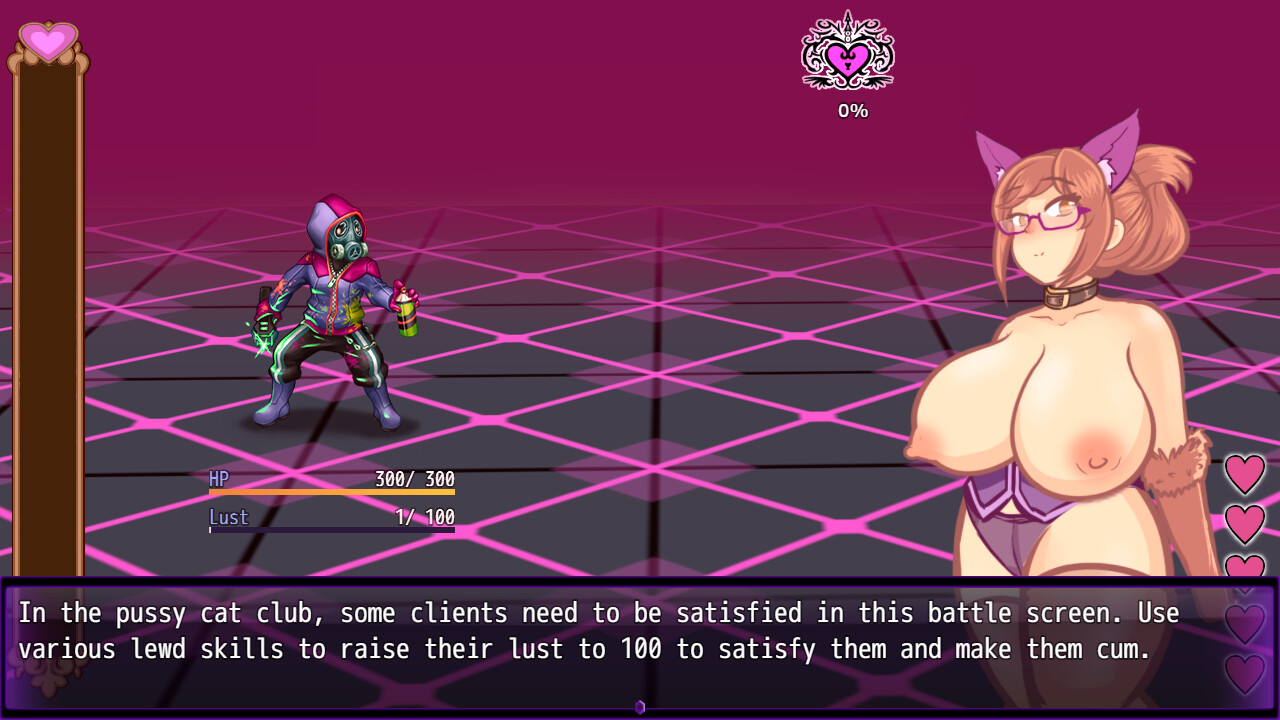Click the ornate lust heart emblem at top
Image resolution: width=1280 pixels, height=720 pixels.
[x=847, y=57]
